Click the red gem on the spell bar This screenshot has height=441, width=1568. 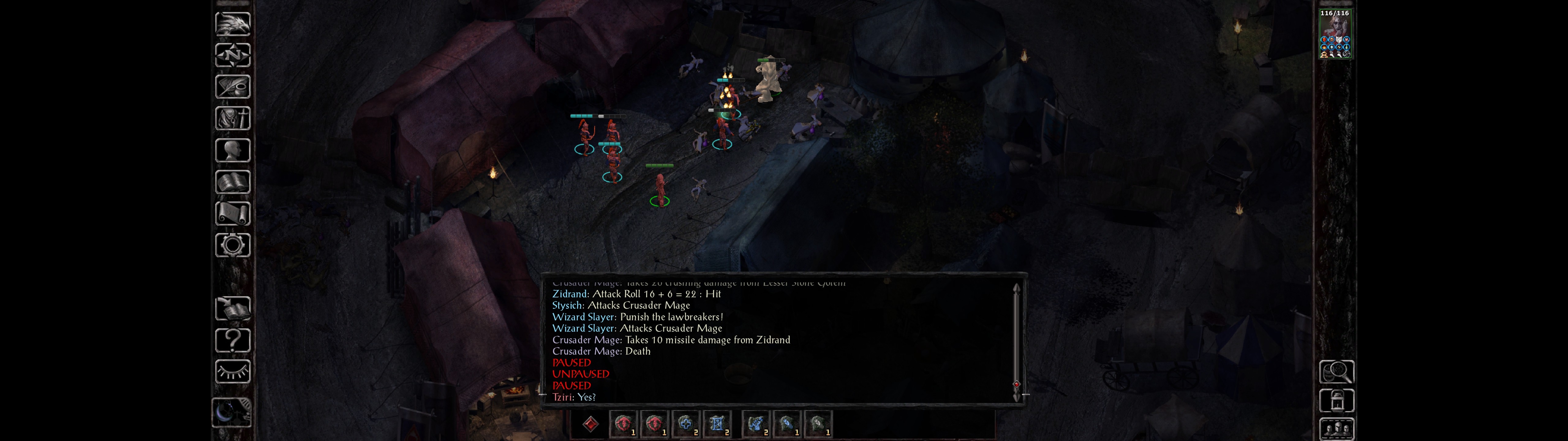[x=590, y=424]
